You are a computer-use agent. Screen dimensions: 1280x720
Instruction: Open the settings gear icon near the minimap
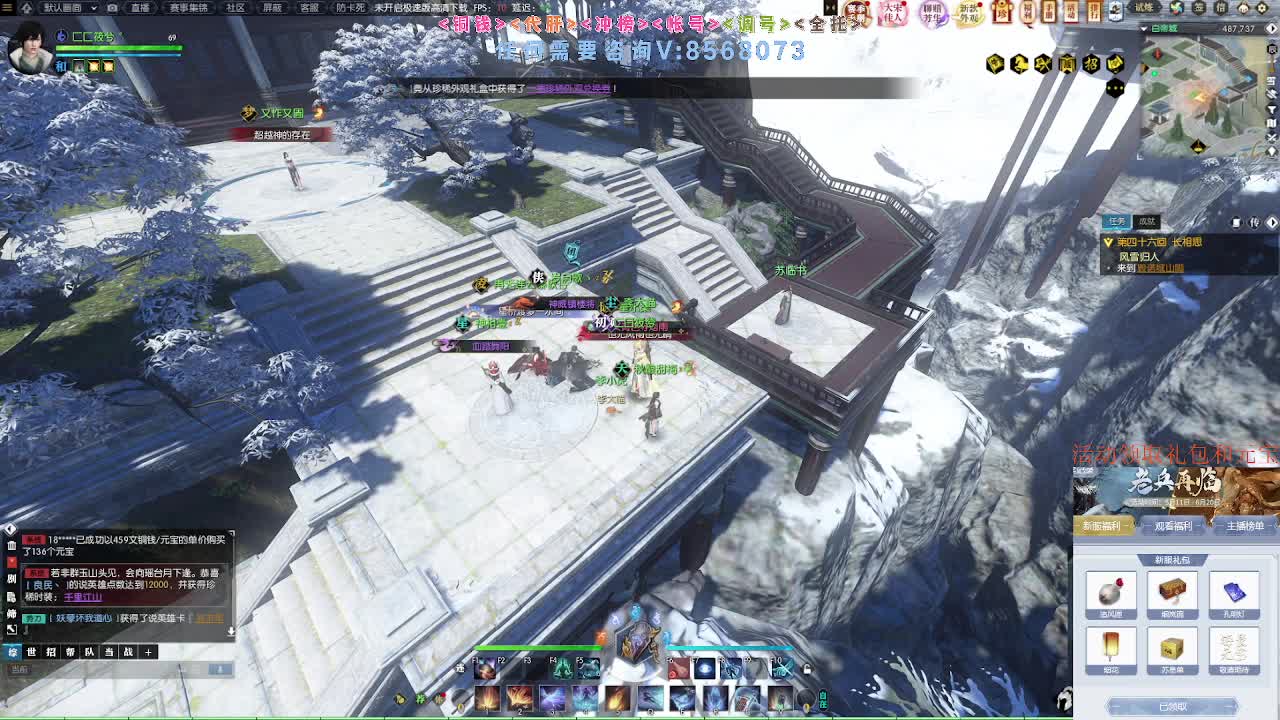pyautogui.click(x=1260, y=8)
